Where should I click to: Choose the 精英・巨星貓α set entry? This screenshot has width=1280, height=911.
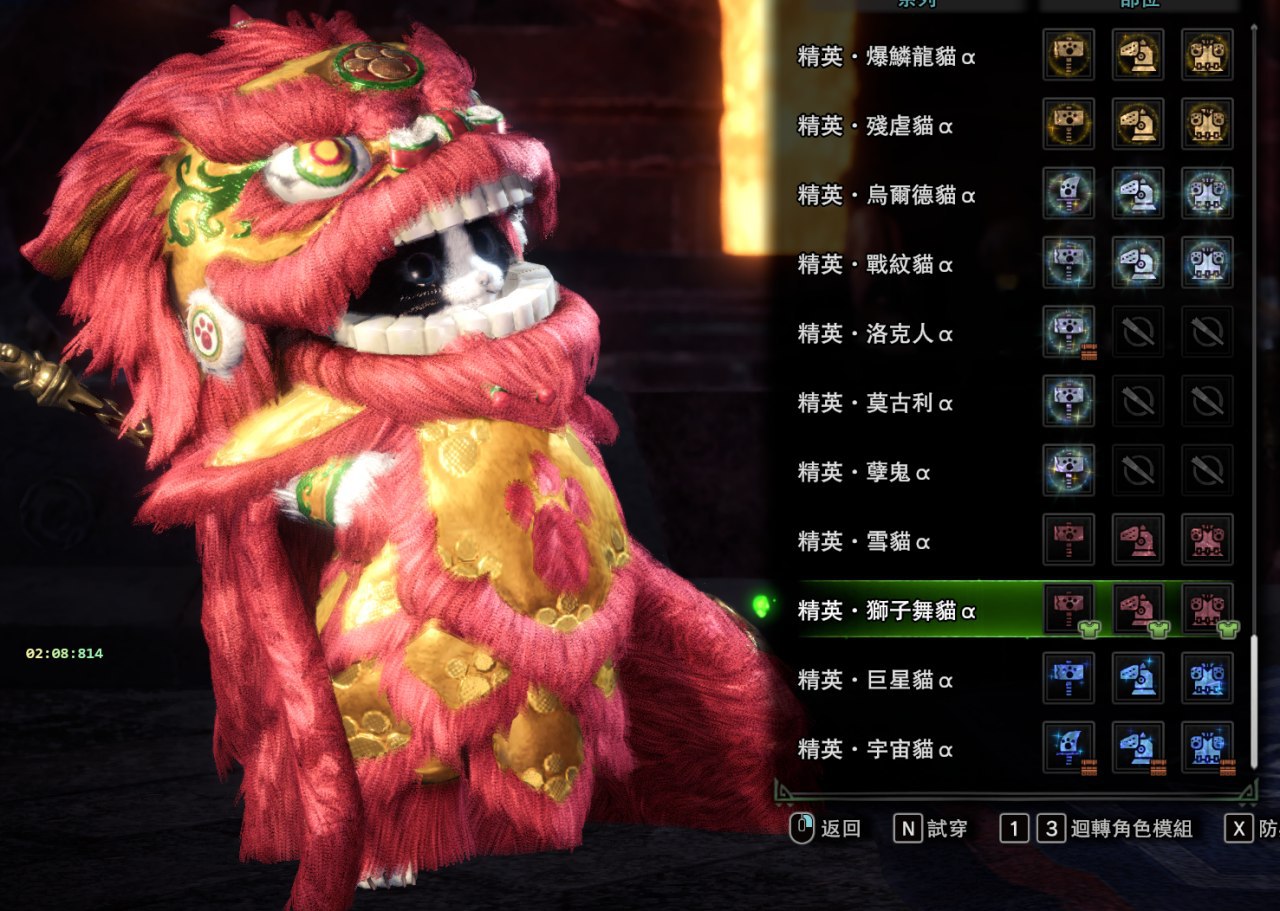875,680
